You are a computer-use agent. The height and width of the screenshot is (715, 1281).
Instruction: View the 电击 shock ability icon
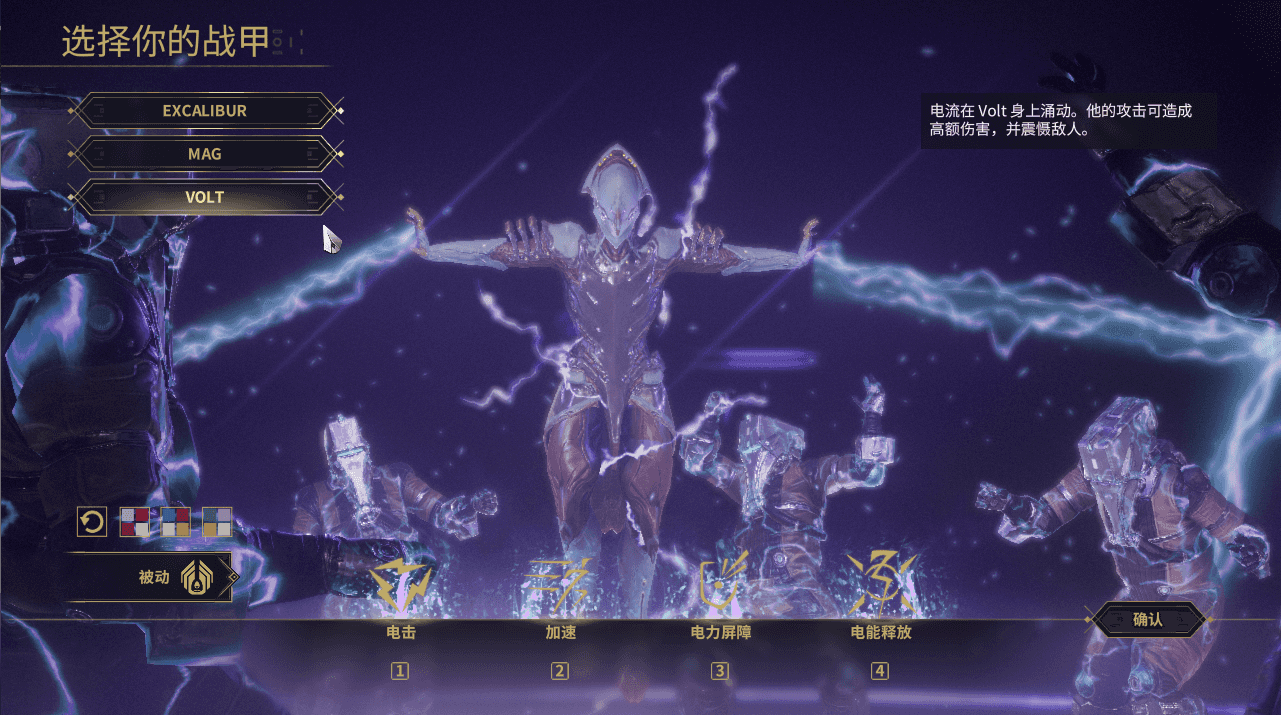pos(401,585)
